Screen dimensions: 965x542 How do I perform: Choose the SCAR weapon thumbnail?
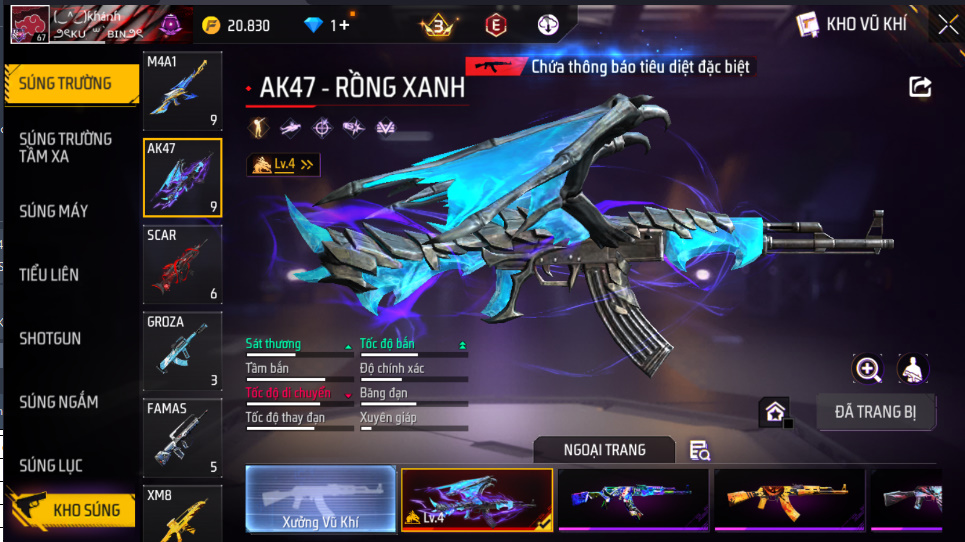point(182,265)
